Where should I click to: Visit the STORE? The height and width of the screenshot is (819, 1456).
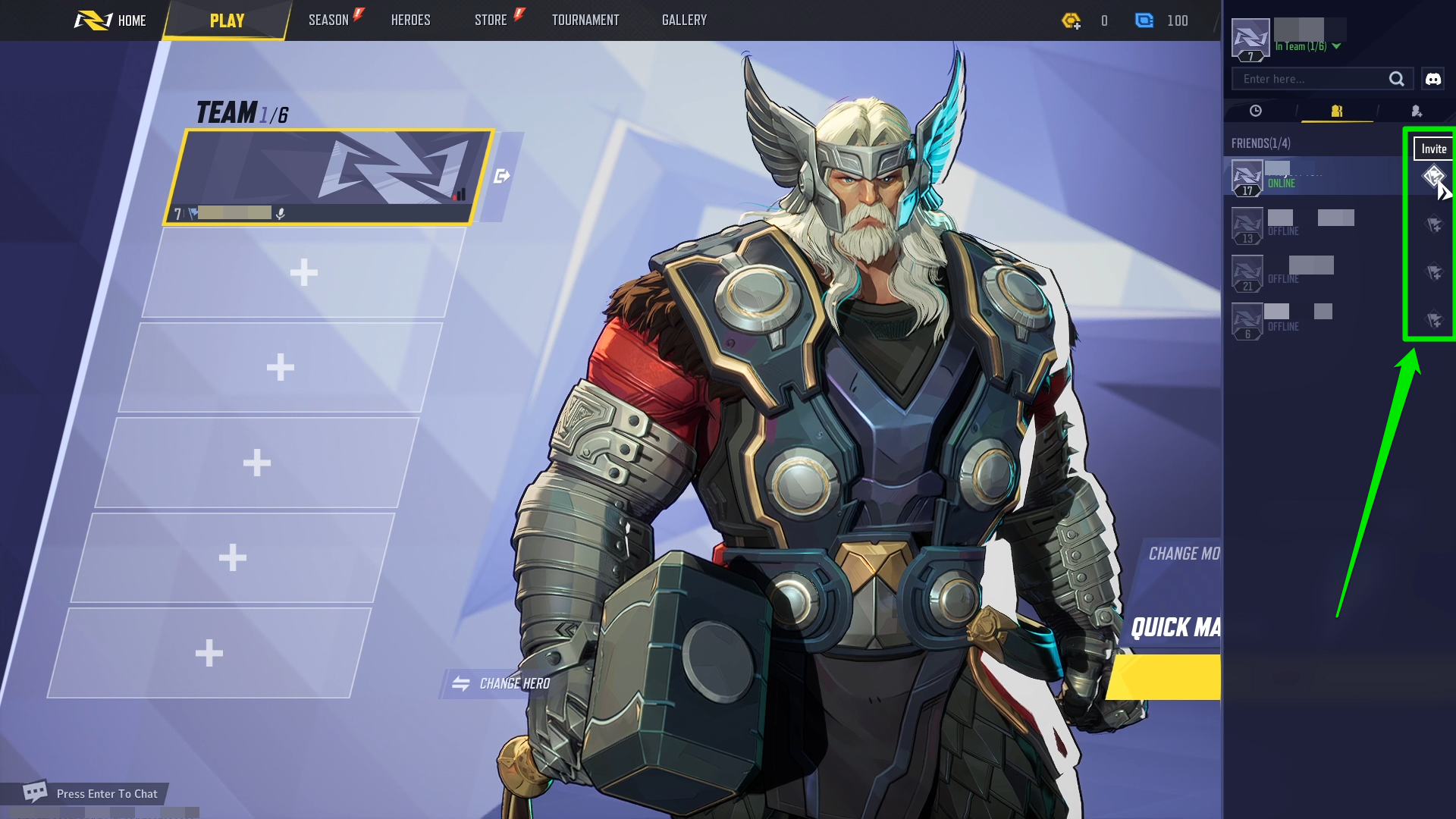491,20
